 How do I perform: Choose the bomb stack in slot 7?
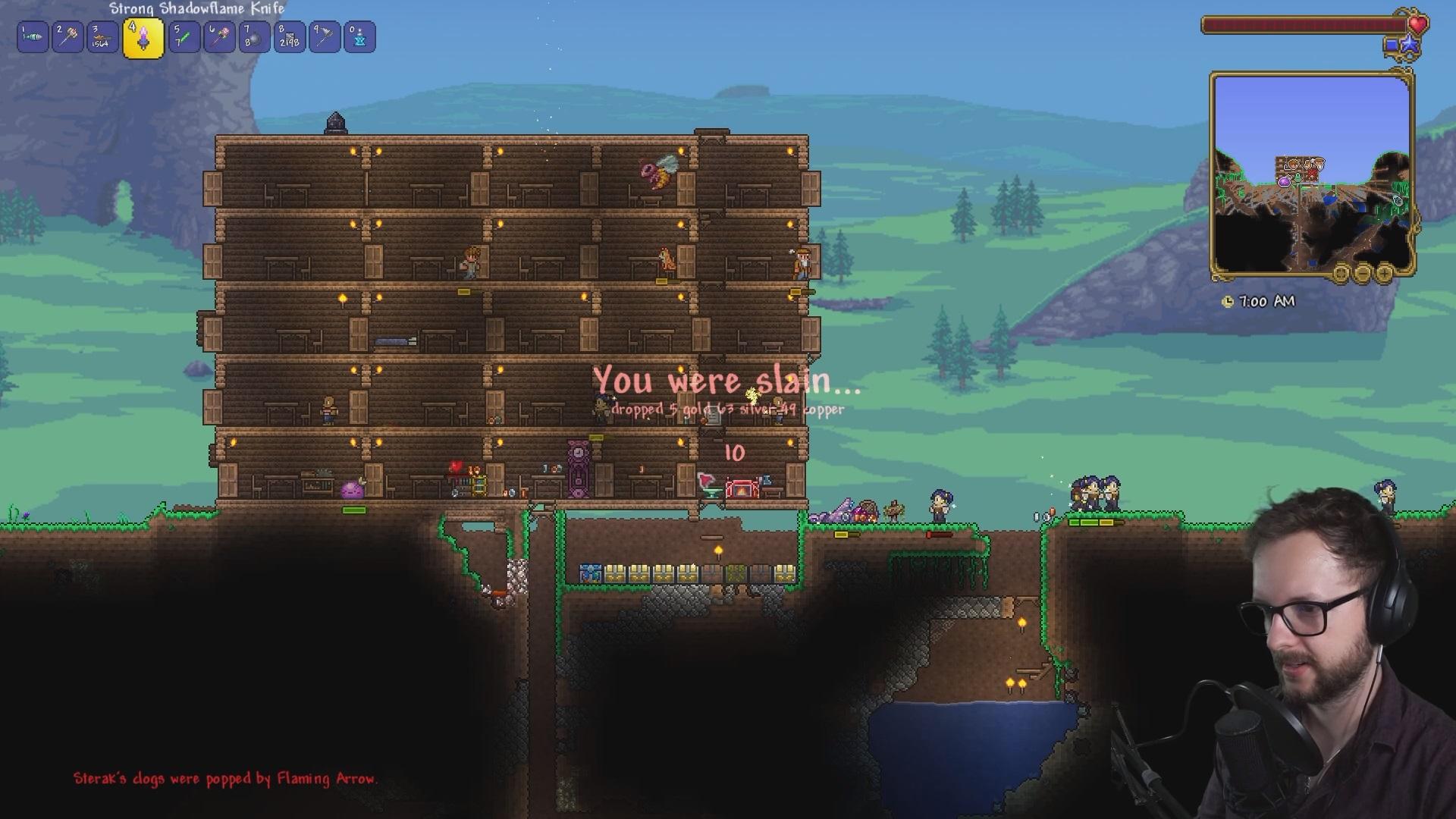click(254, 37)
